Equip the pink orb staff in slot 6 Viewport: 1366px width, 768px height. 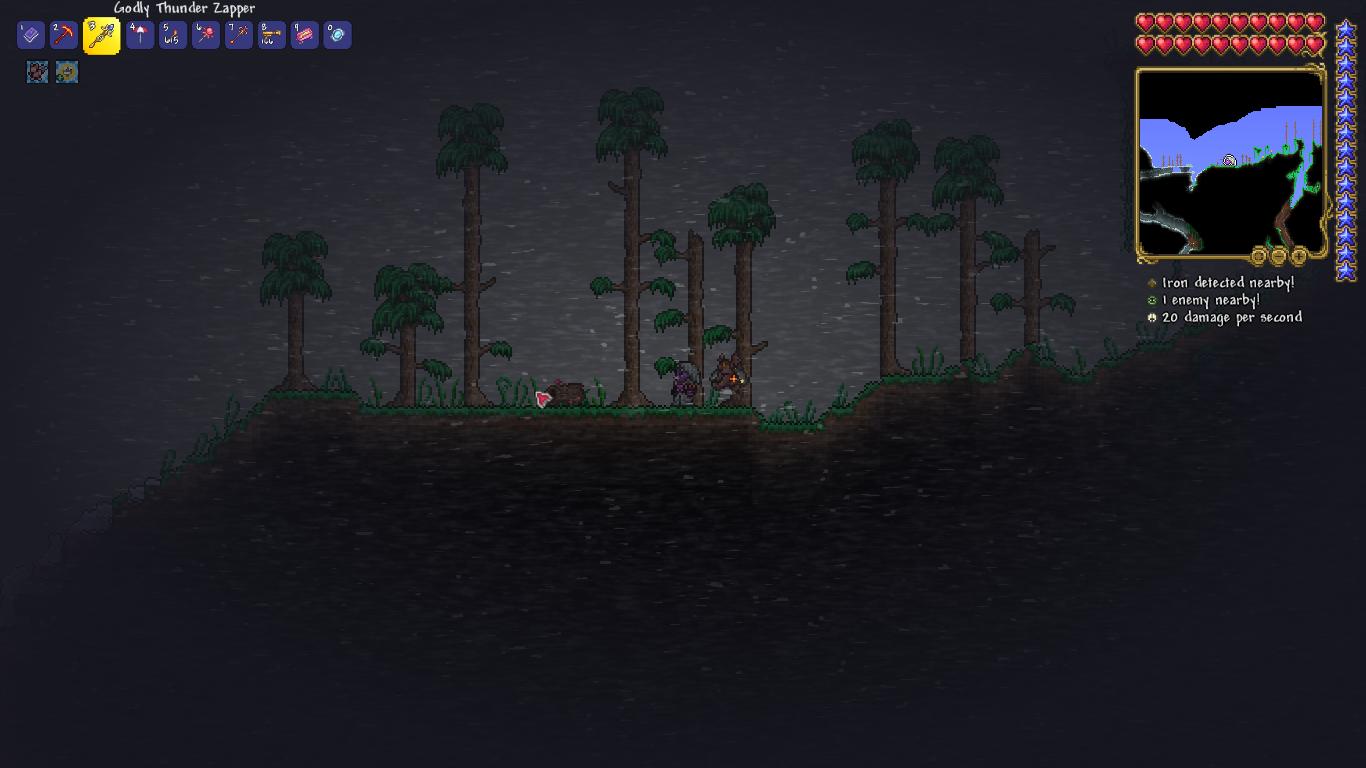[x=206, y=36]
